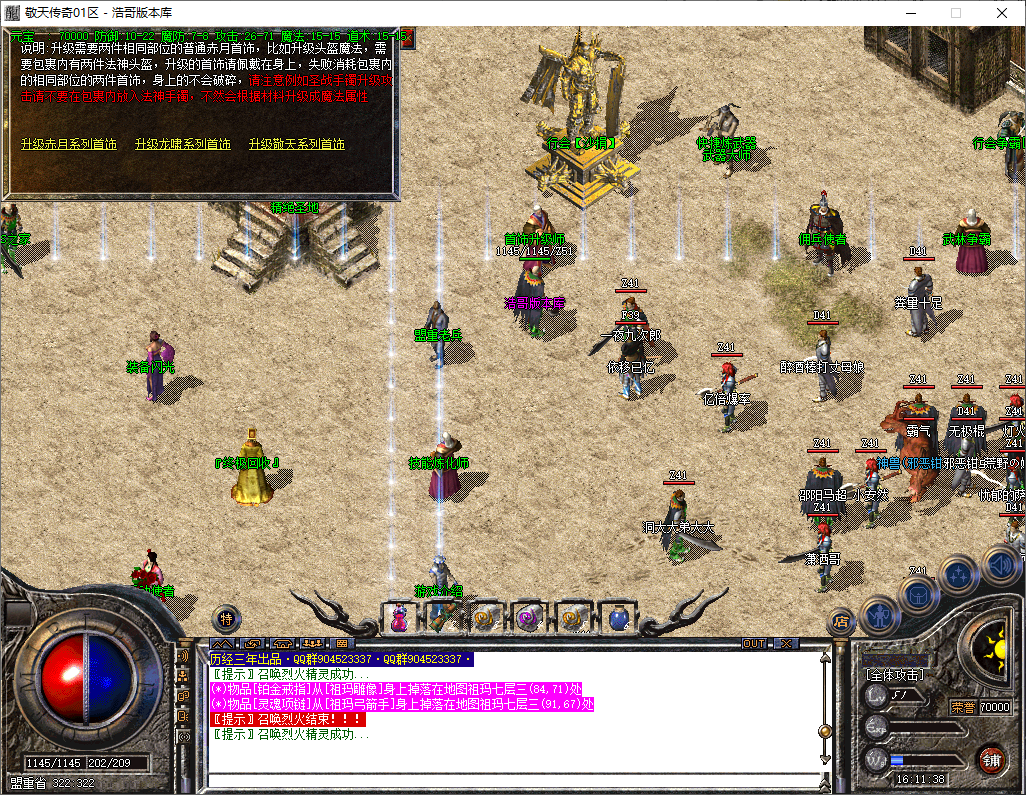Select 升级龙啸系列首饰 dialogue link
Screen dimensions: 1026x795
tap(182, 144)
